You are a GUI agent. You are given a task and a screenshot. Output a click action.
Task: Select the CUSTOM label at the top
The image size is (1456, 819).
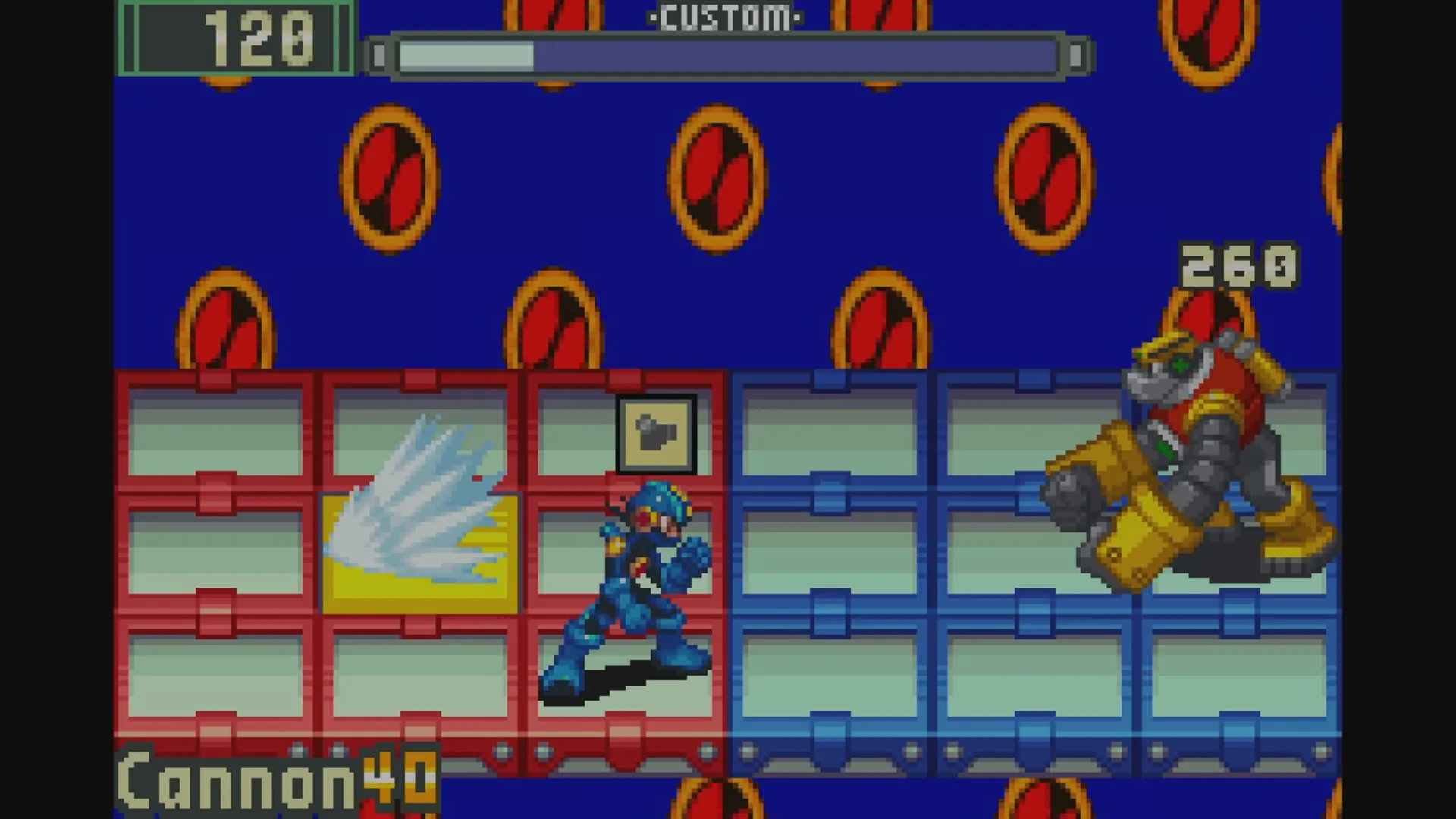point(726,17)
